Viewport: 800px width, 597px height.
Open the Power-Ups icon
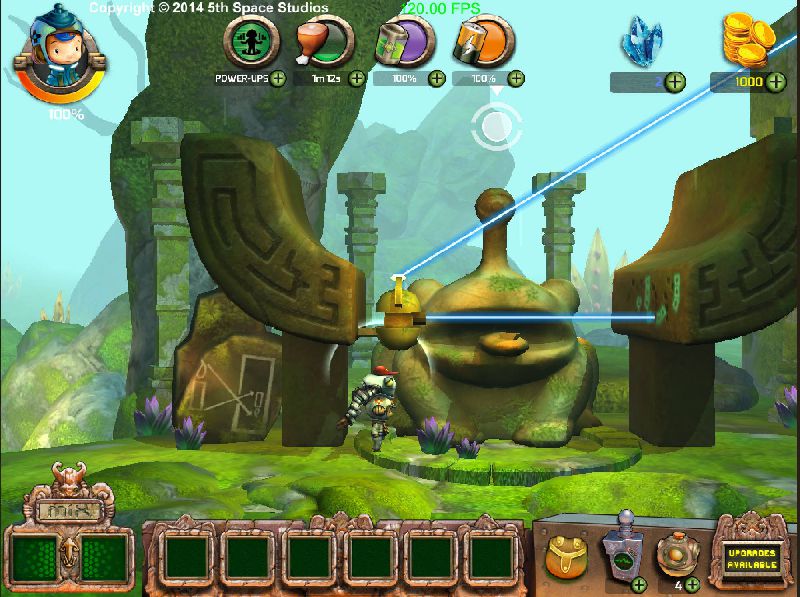[x=250, y=42]
